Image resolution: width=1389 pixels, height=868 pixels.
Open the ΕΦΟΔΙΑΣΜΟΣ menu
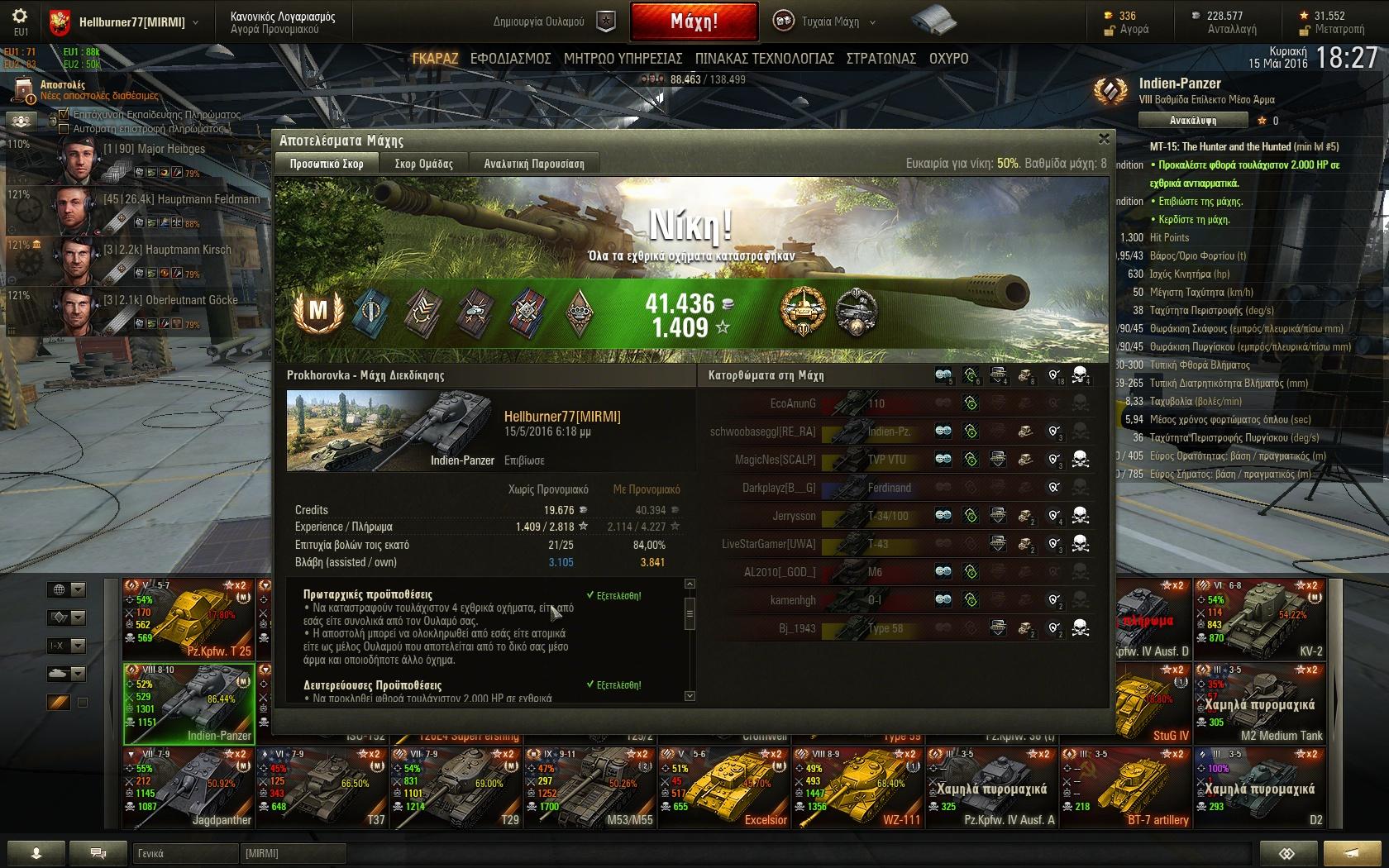tap(510, 59)
